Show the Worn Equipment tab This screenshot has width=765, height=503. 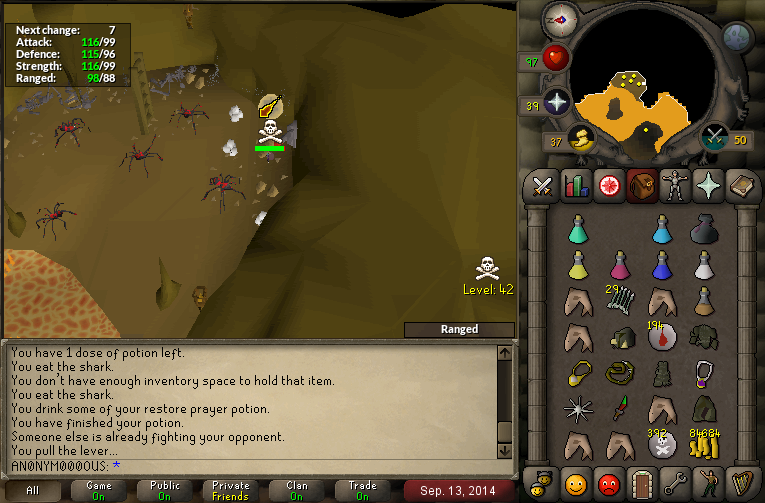(x=676, y=186)
